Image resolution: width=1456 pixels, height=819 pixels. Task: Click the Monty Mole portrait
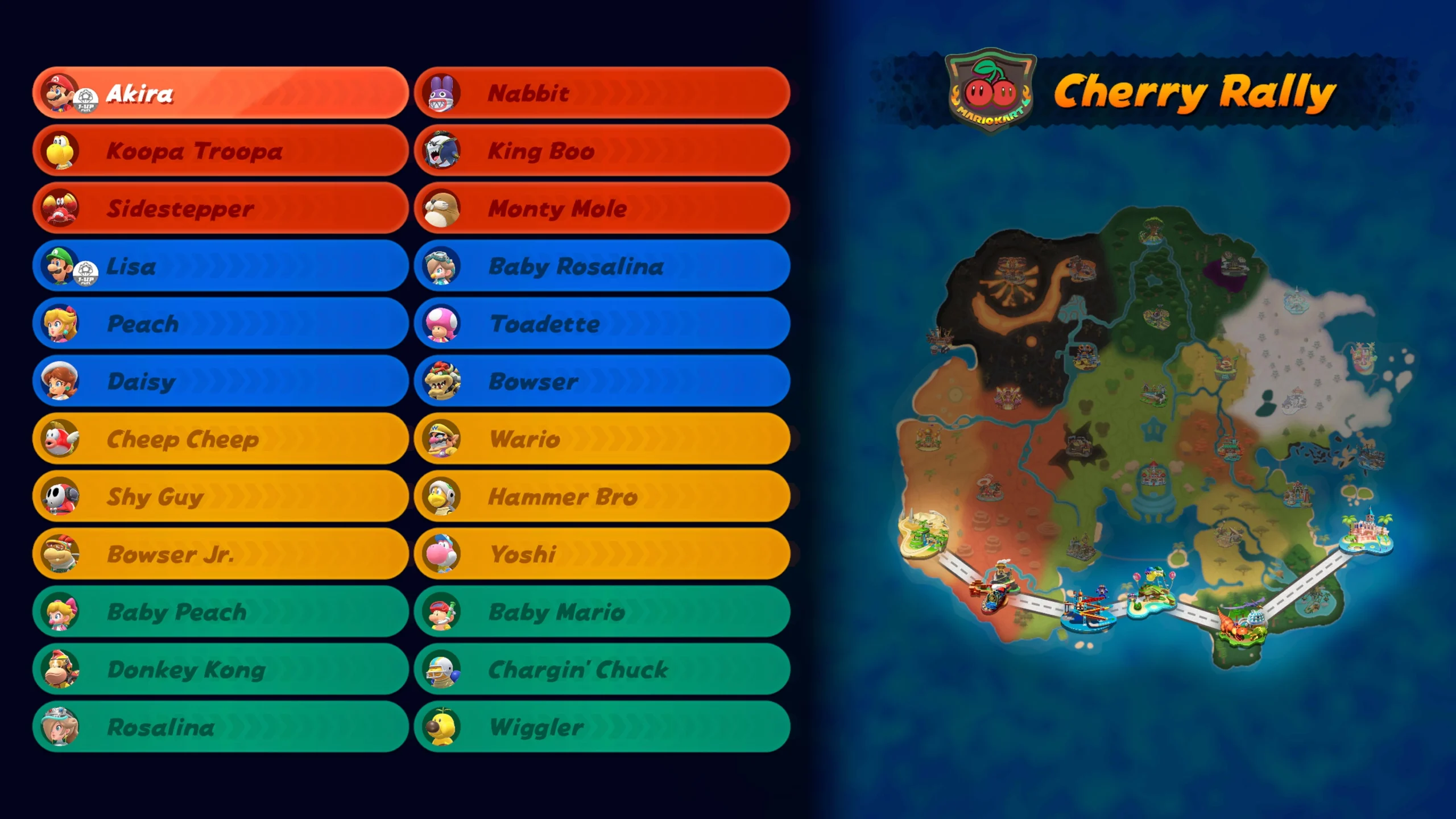point(442,209)
